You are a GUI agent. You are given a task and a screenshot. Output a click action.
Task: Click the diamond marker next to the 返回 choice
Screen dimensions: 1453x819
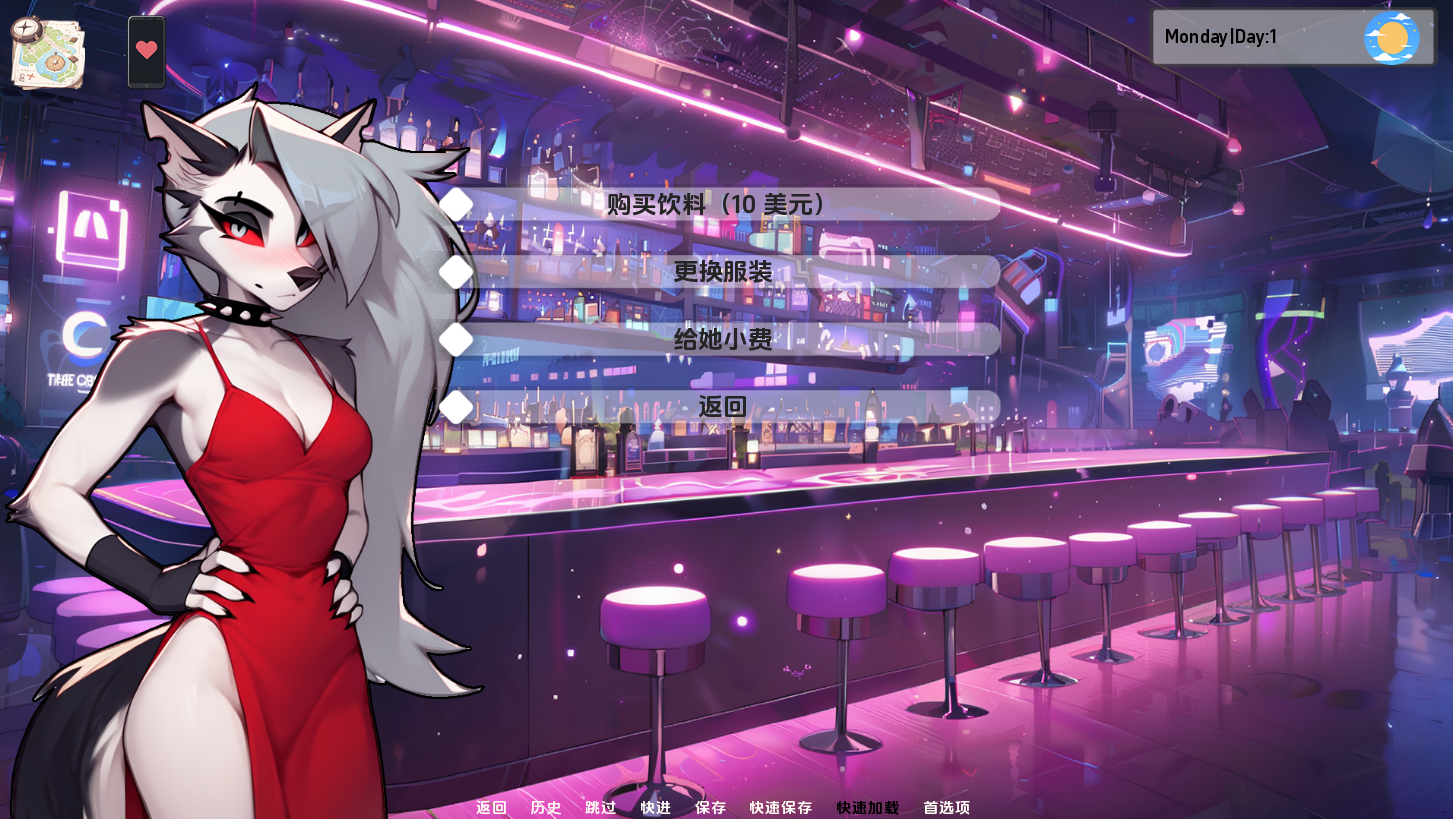click(x=457, y=406)
